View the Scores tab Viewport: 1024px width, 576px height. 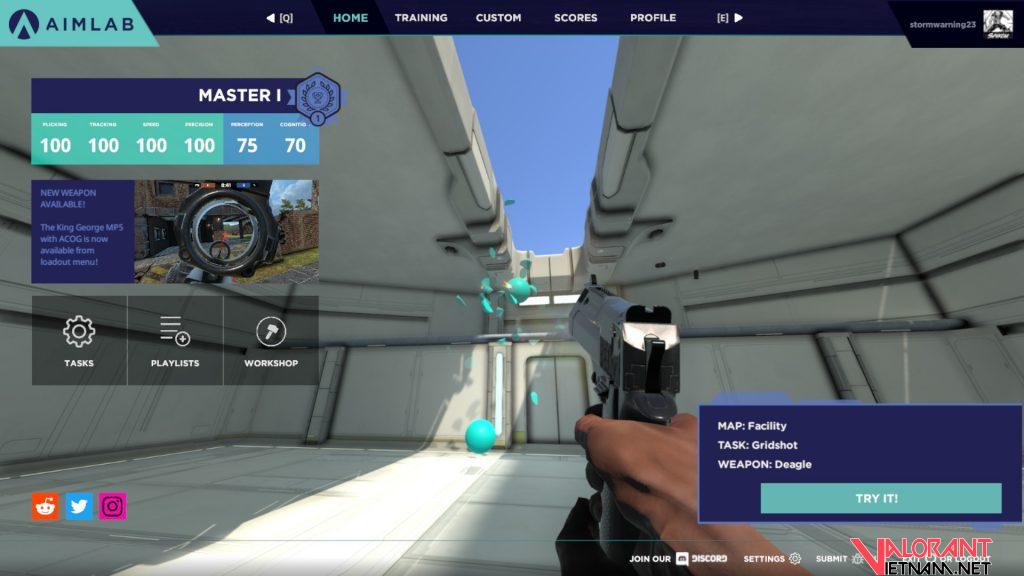[575, 18]
